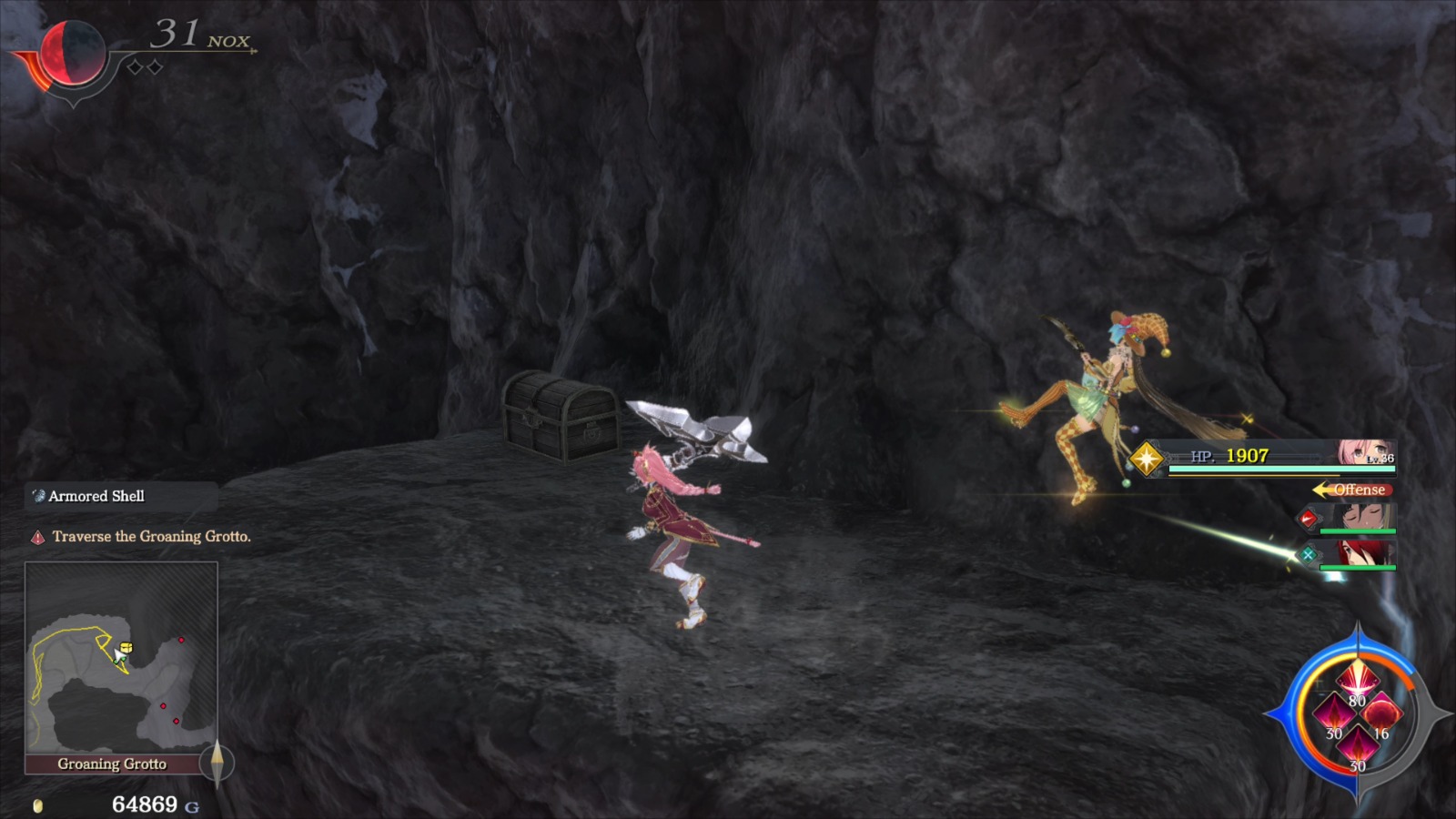Click the sun emblem beside the HP bar
The width and height of the screenshot is (1456, 819).
click(x=1145, y=459)
